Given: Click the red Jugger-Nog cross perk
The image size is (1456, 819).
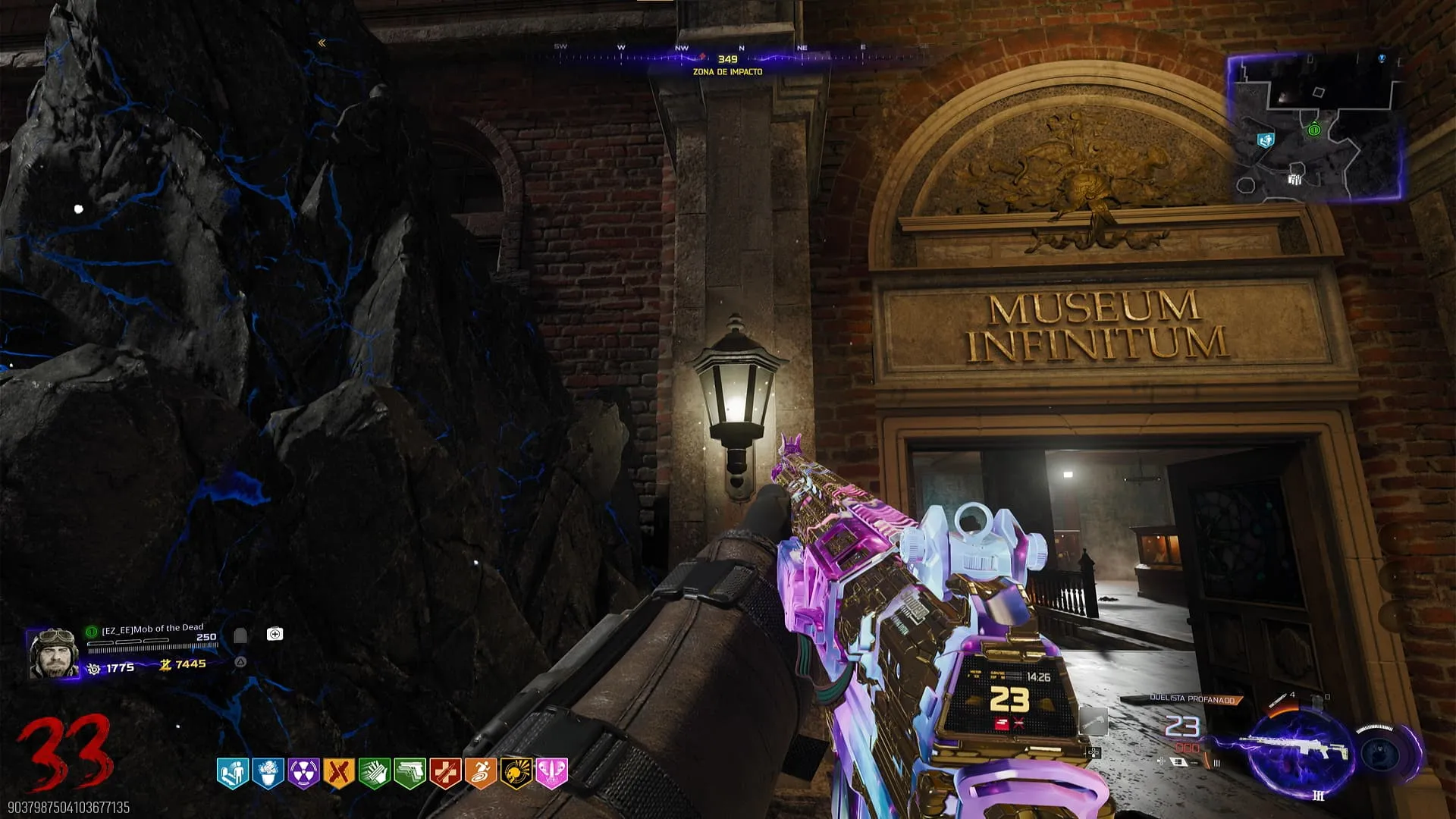Looking at the screenshot, I should click(x=445, y=773).
